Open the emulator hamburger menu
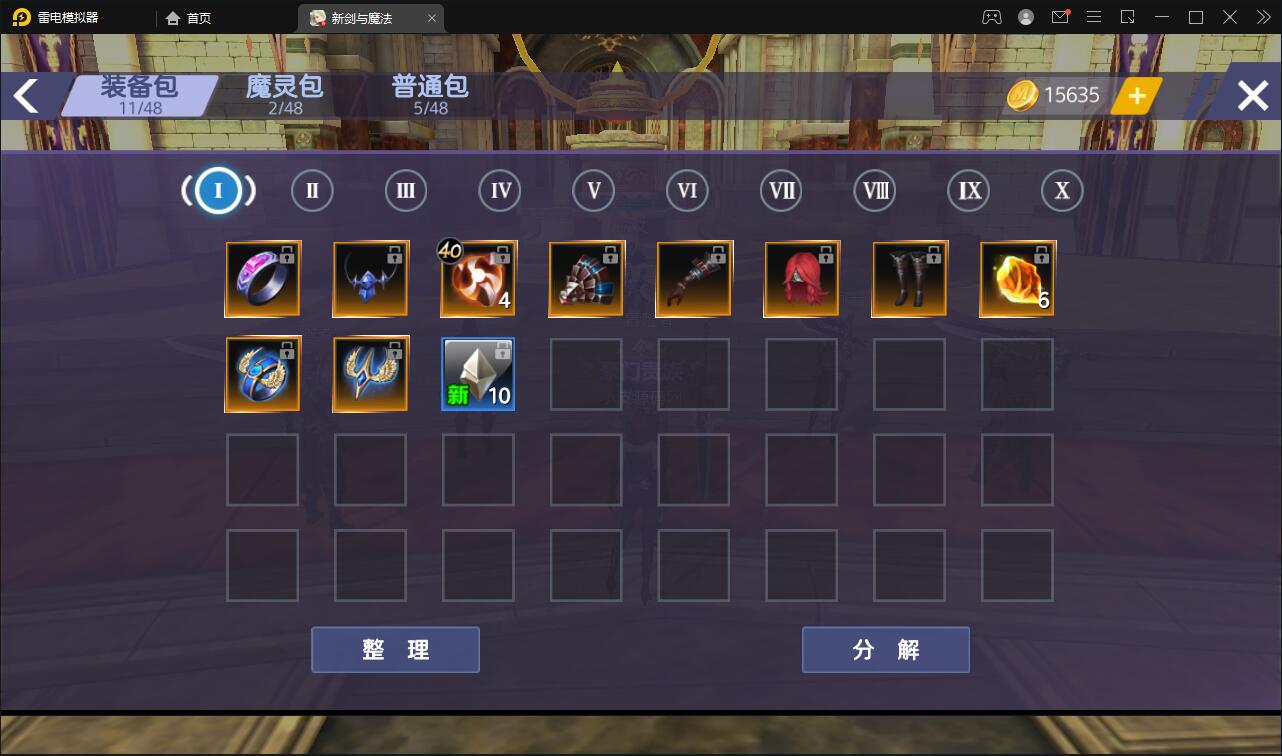 (1094, 17)
